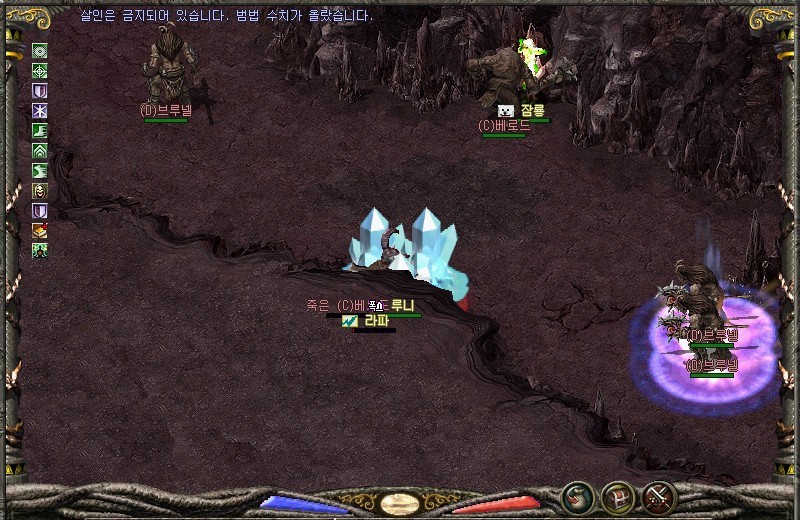Click the round swan emblem button
This screenshot has height=520, width=800.
point(578,497)
